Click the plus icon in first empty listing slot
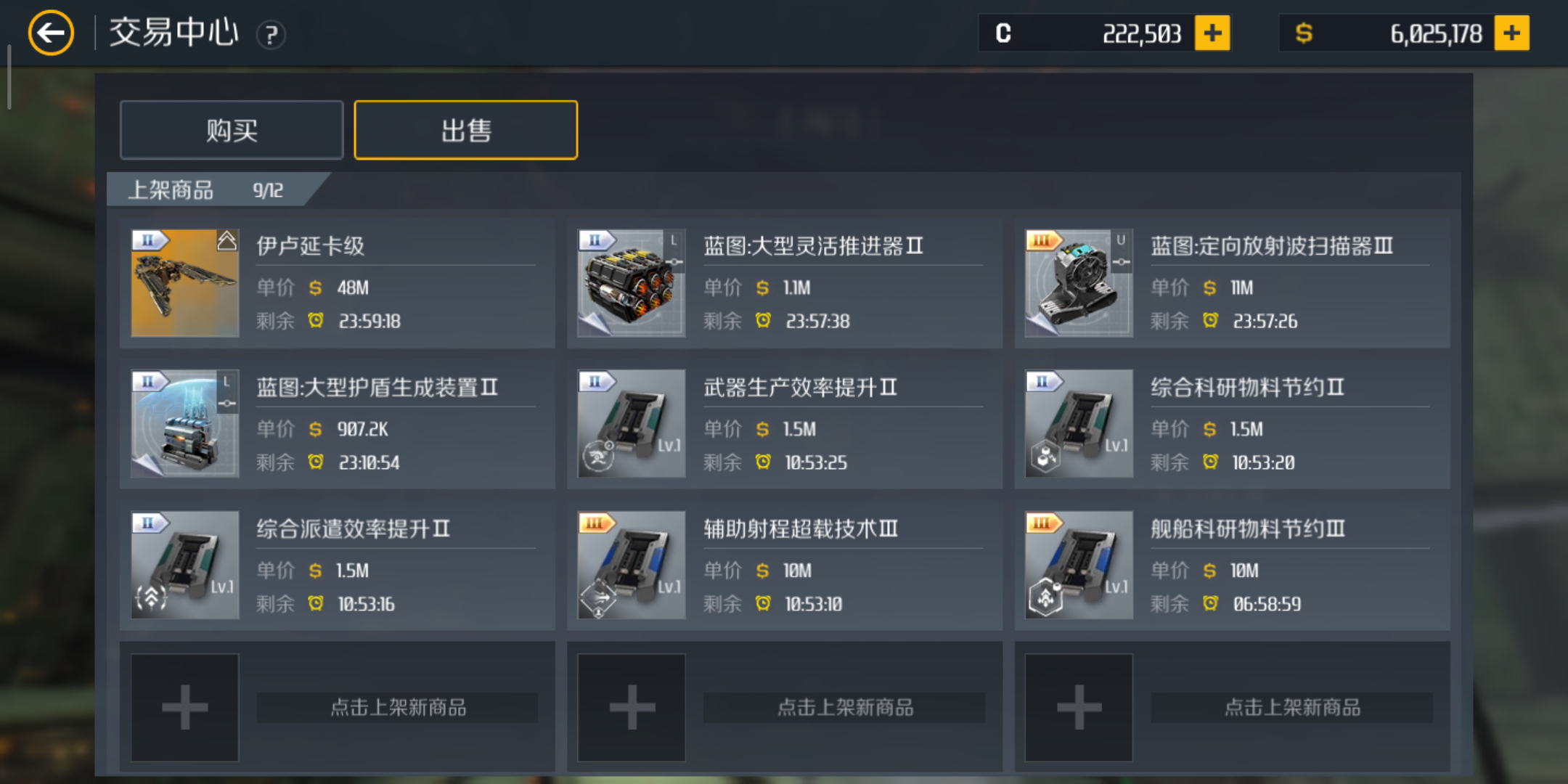 pyautogui.click(x=184, y=706)
